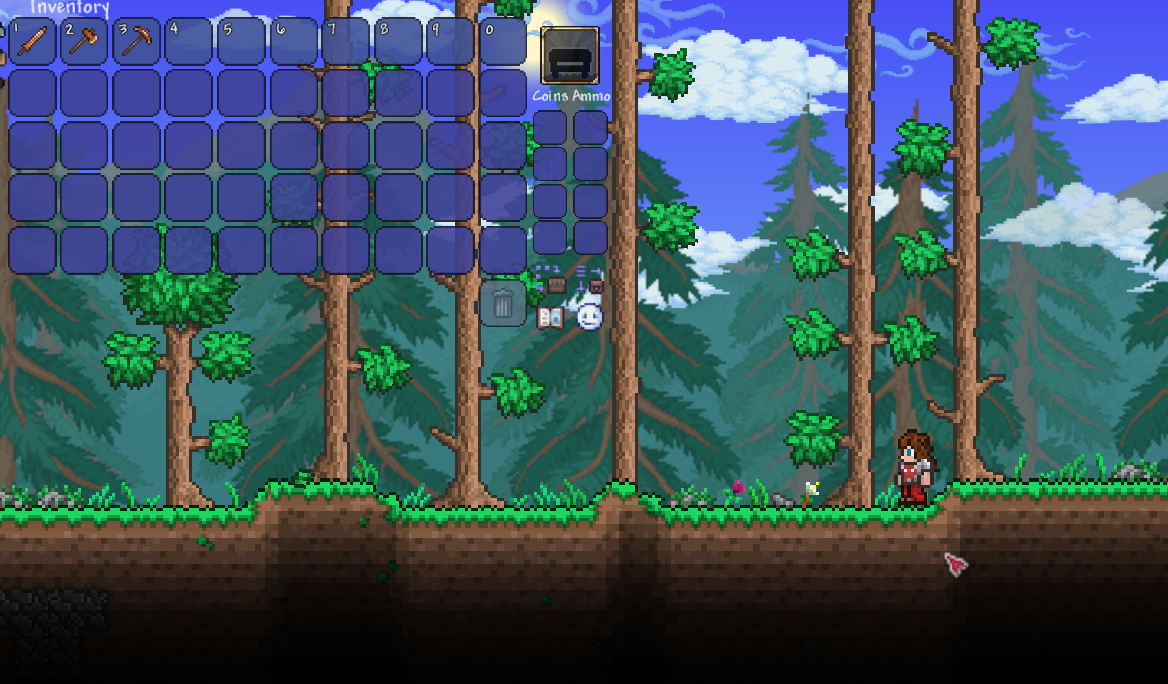Pick the copper axe in slot 2
Image resolution: width=1168 pixels, height=684 pixels.
(x=85, y=42)
